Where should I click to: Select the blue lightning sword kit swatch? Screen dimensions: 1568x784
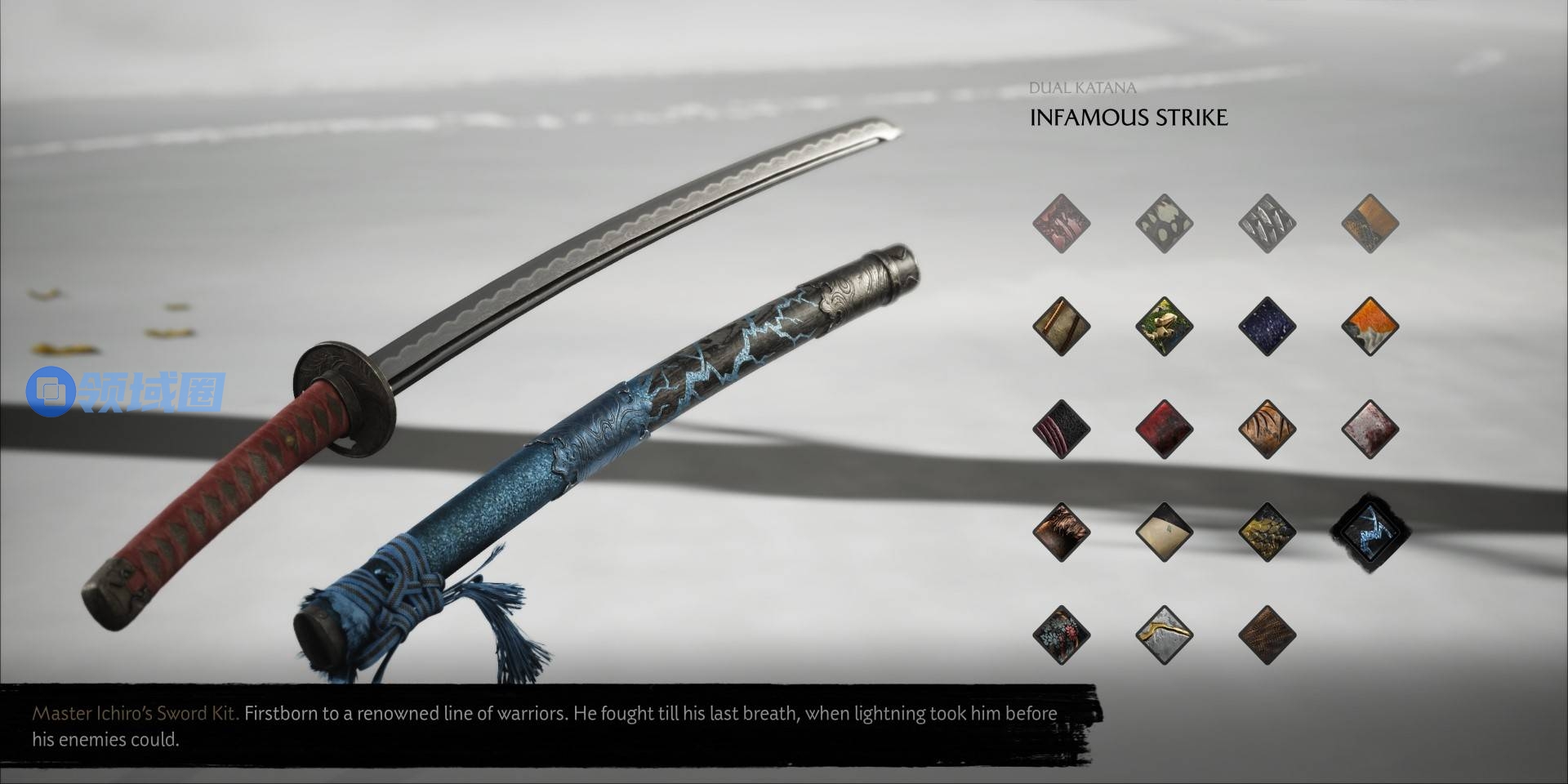[1370, 532]
